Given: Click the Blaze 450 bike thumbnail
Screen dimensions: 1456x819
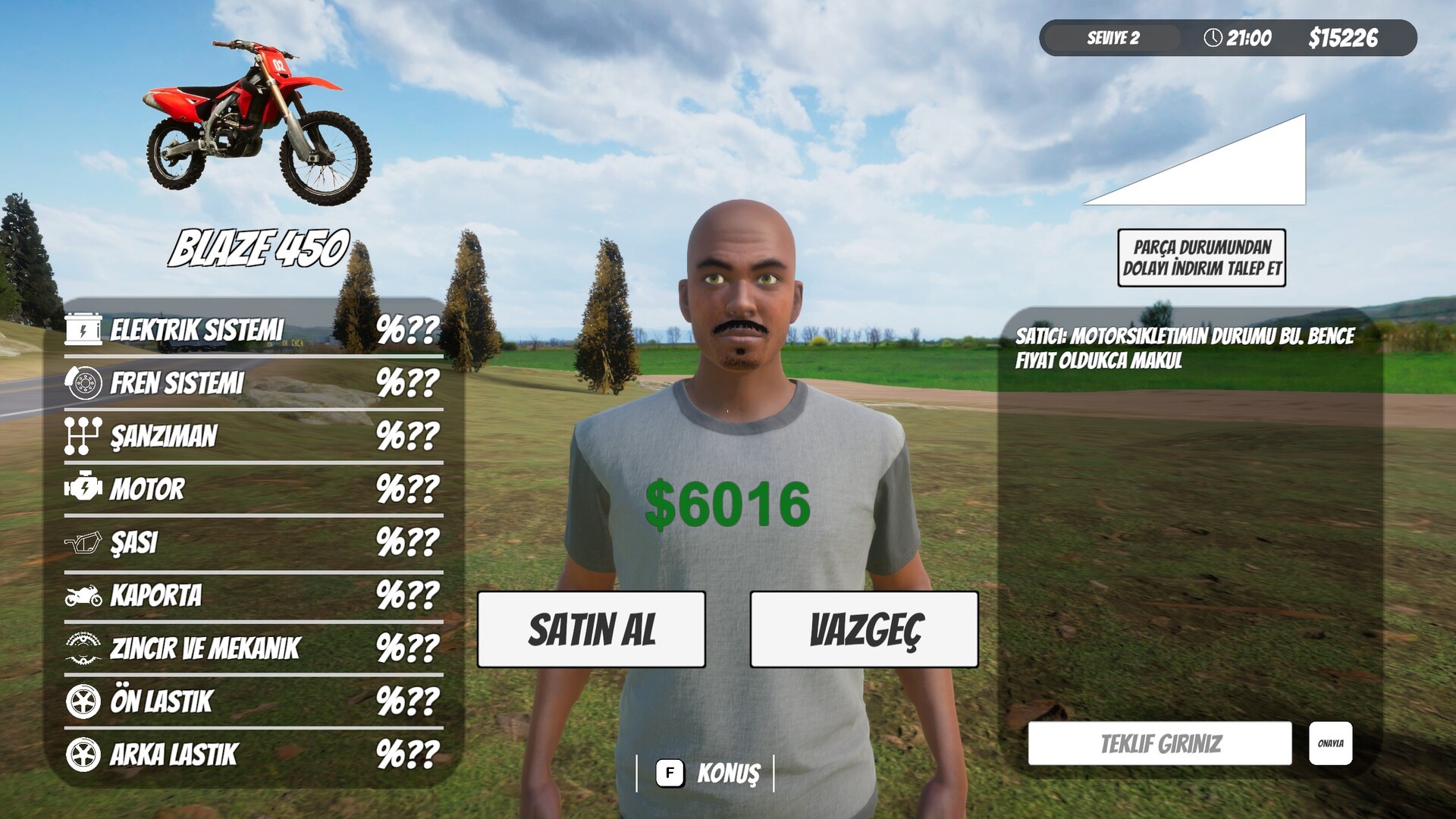Looking at the screenshot, I should tap(259, 121).
